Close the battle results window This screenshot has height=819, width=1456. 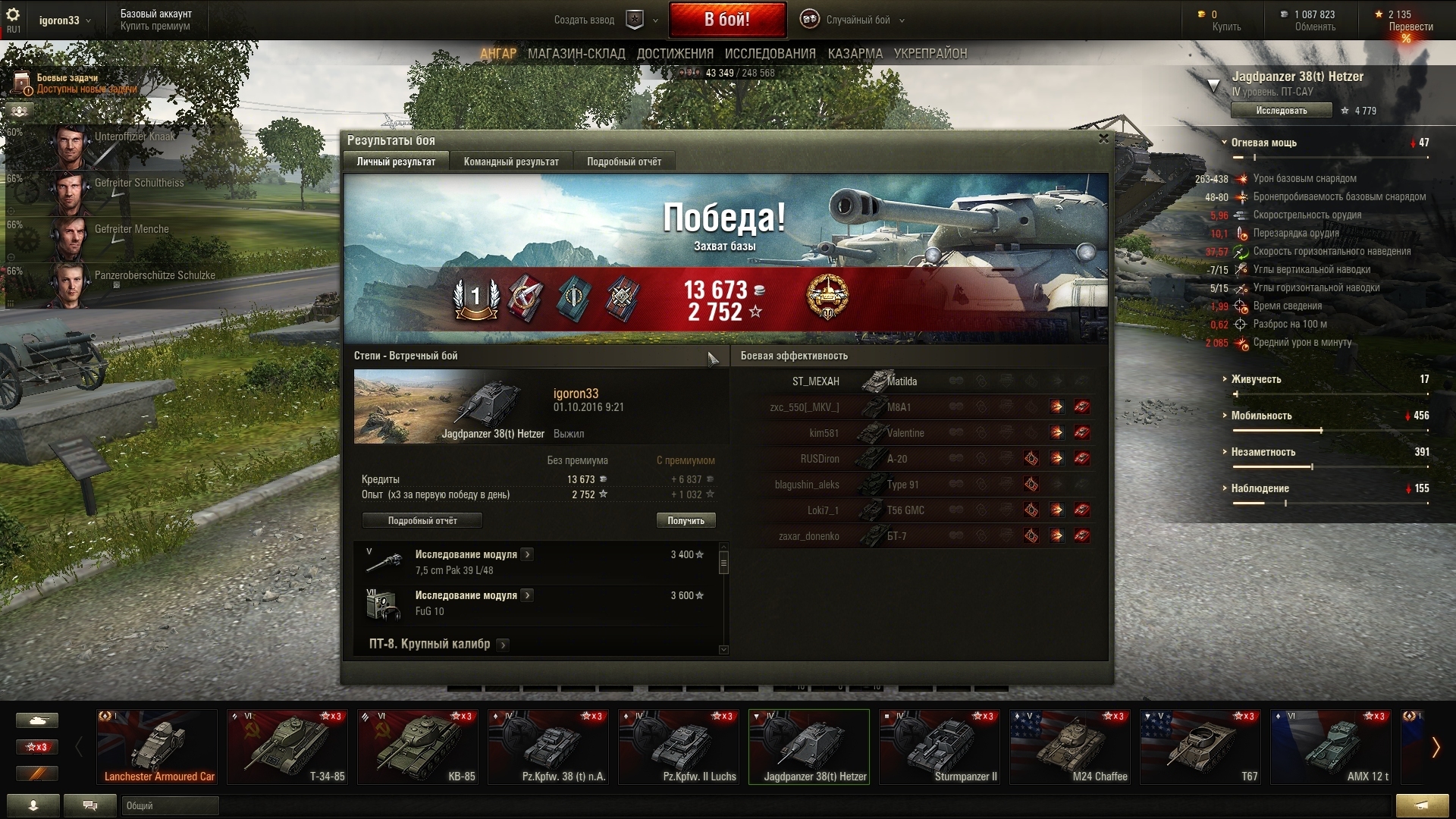(x=1103, y=139)
